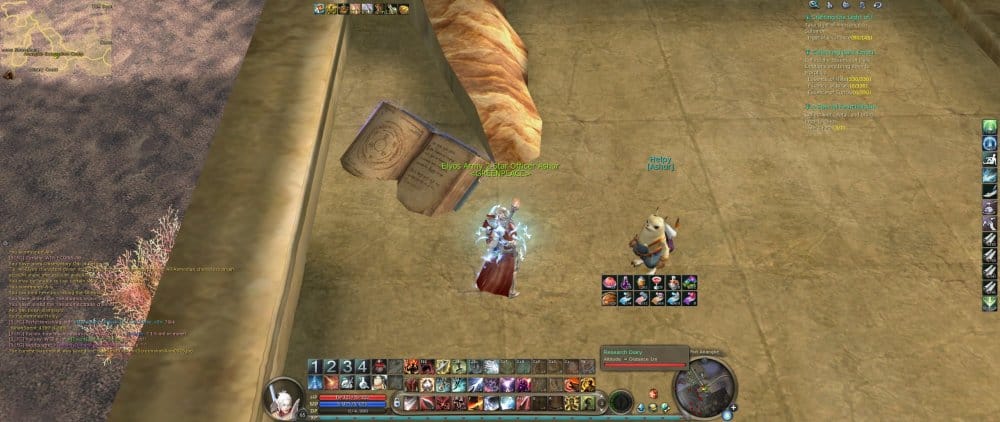Click the magnifier icon above quest tracker

[x=814, y=5]
